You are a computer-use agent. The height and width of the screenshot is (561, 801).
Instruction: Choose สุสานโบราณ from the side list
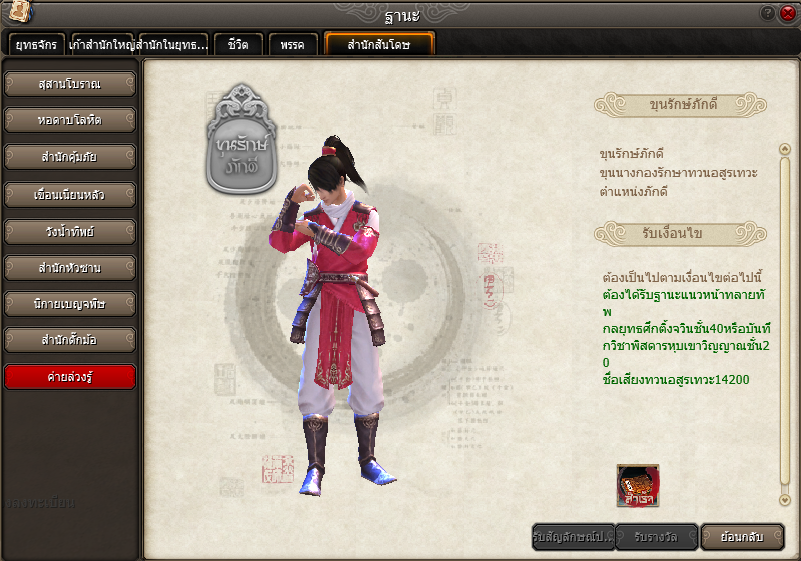click(x=70, y=83)
